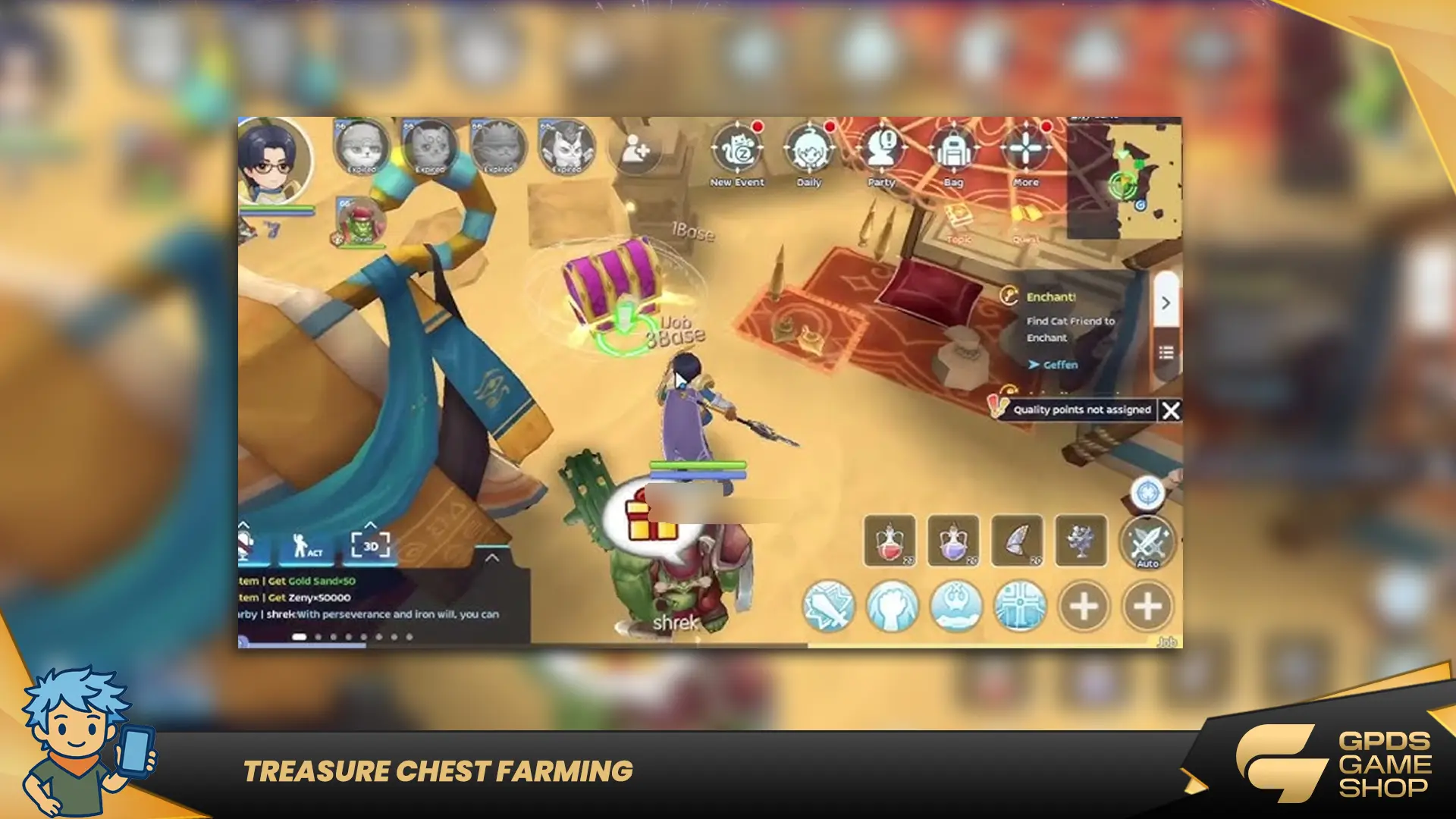Image resolution: width=1456 pixels, height=819 pixels.
Task: Activate the sword strike skill
Action: coord(829,606)
